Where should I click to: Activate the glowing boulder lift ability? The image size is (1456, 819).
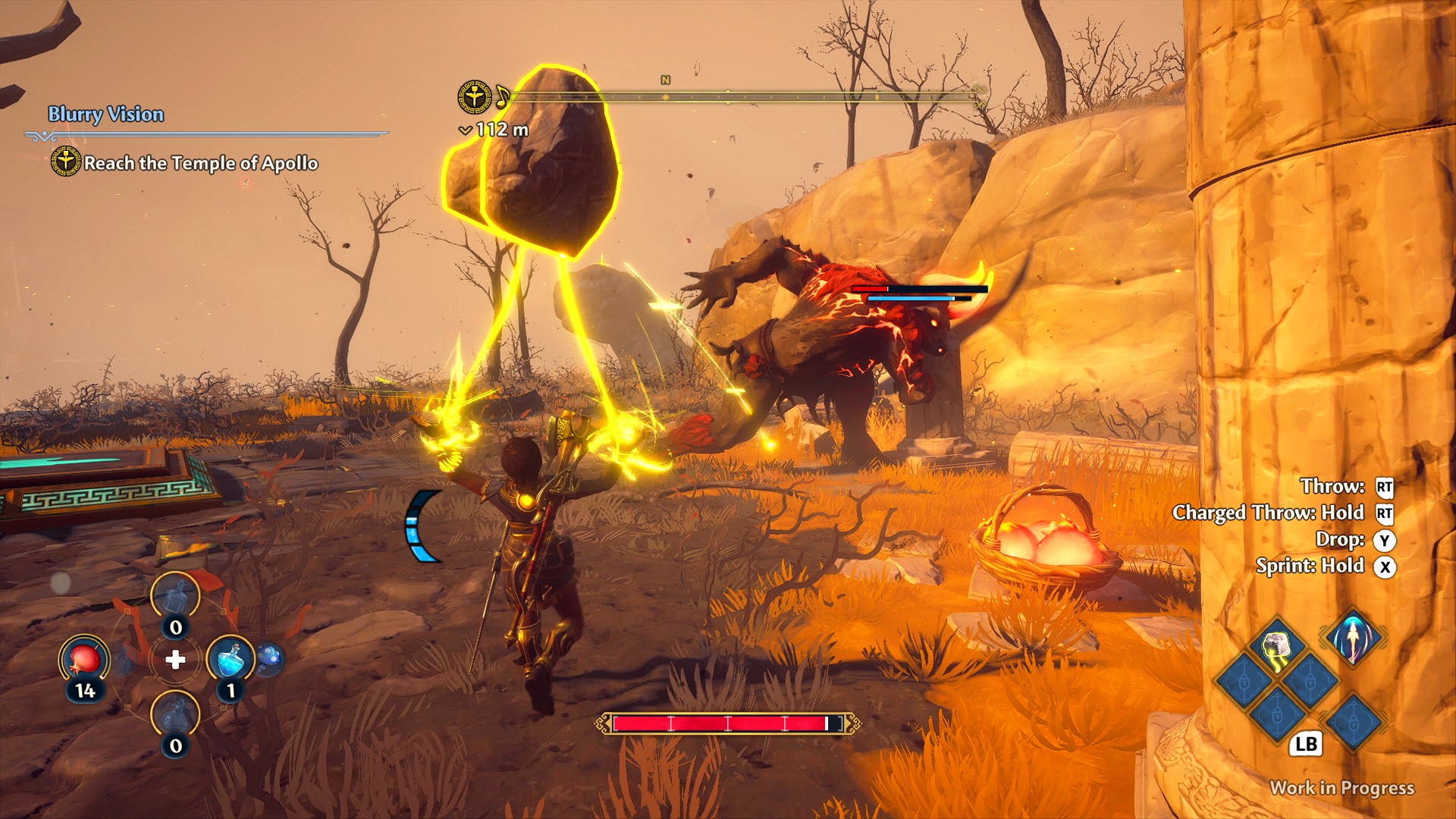[x=1277, y=646]
